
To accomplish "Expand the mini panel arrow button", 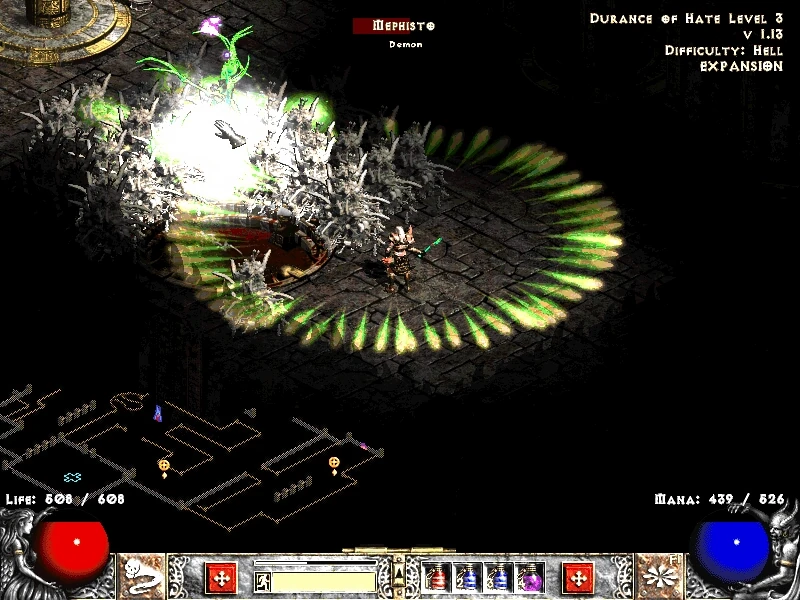I will 399,573.
